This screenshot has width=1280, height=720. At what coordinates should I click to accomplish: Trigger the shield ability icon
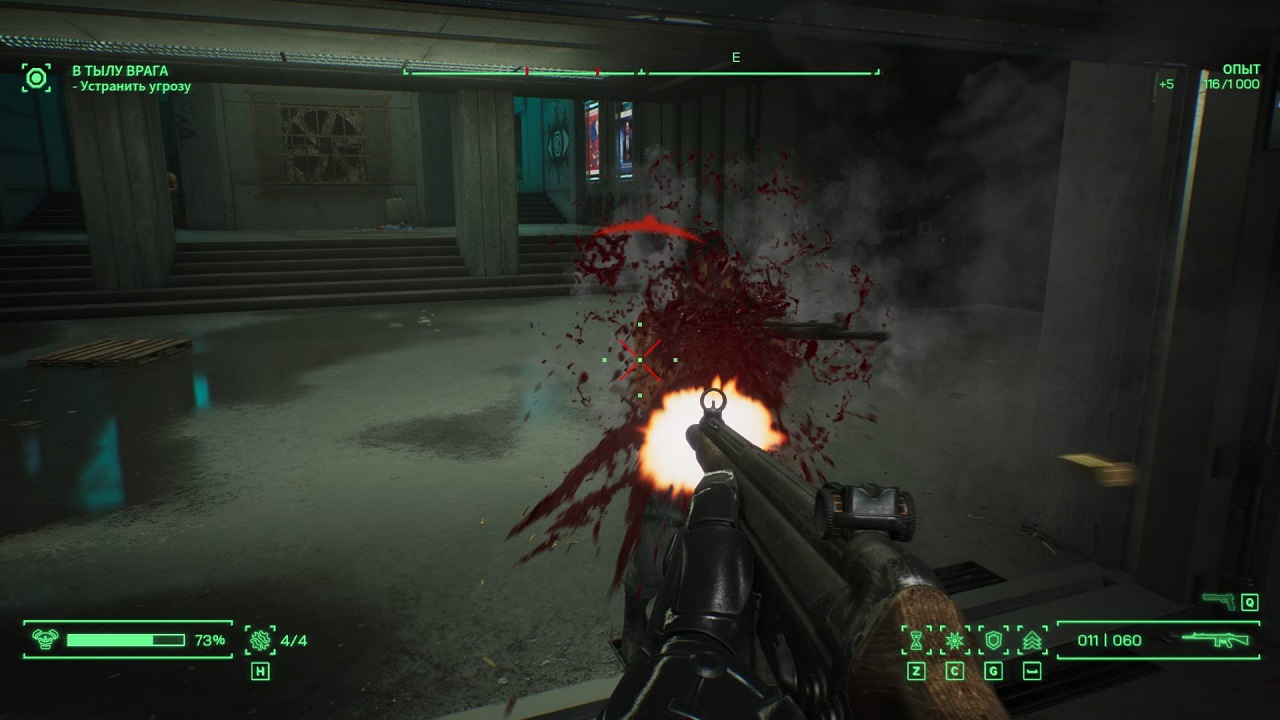pos(993,640)
